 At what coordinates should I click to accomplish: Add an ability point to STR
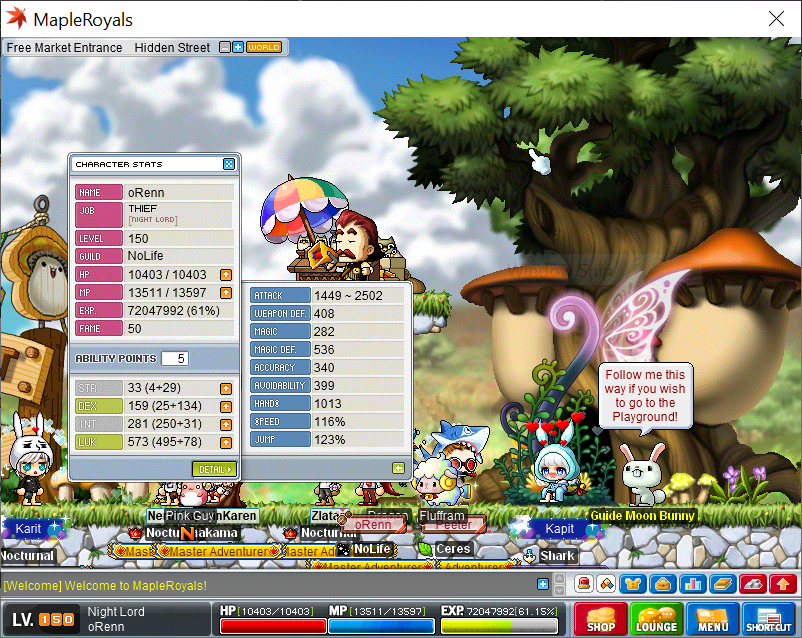coord(226,388)
